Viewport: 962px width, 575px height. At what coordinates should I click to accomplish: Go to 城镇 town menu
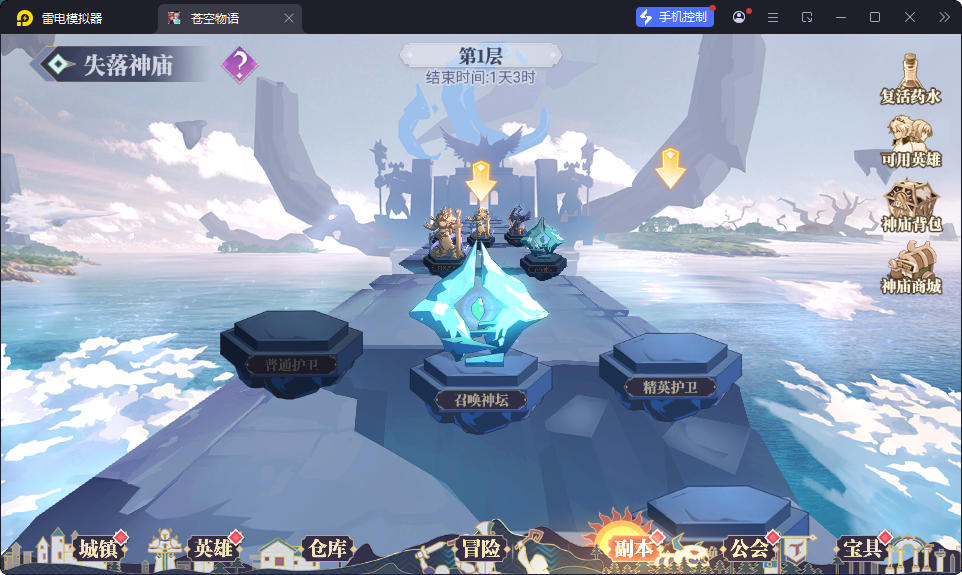[x=99, y=548]
